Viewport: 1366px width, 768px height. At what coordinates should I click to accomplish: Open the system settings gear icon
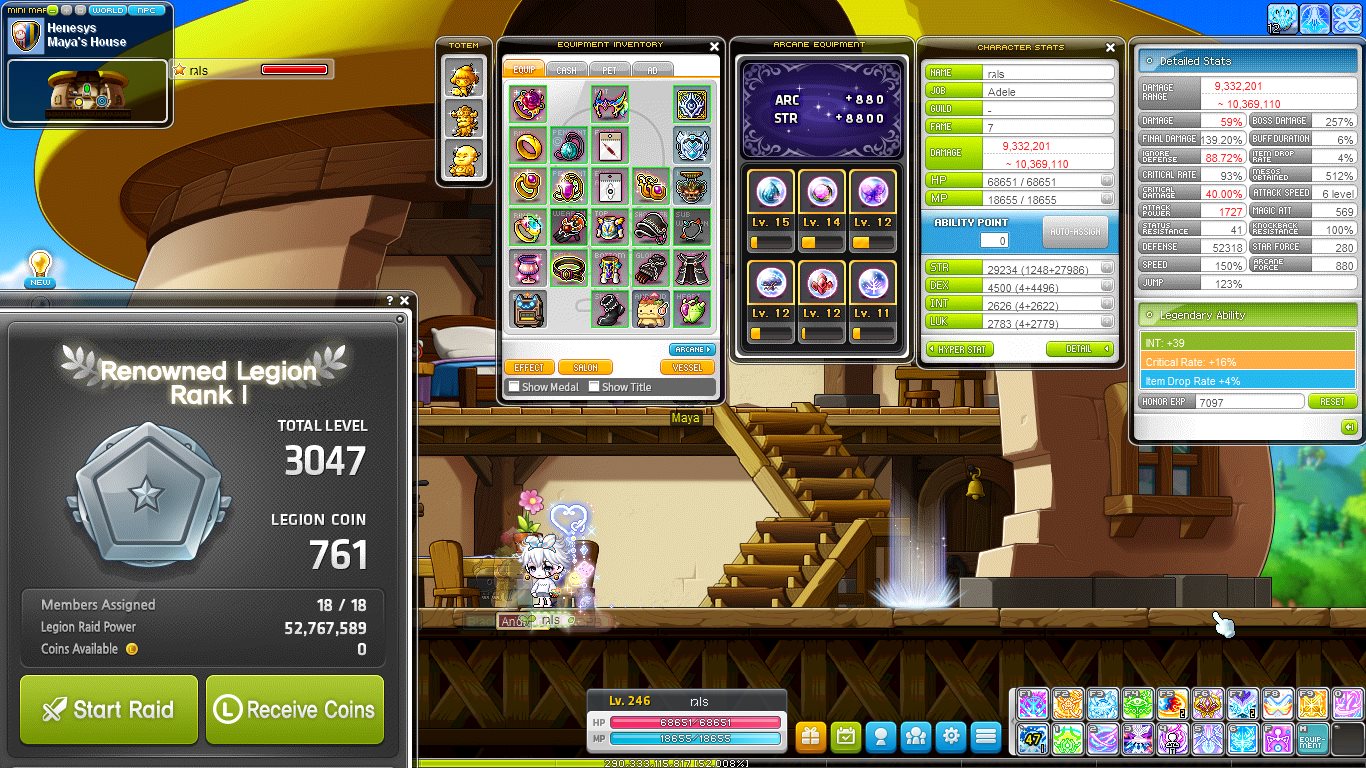coord(951,737)
